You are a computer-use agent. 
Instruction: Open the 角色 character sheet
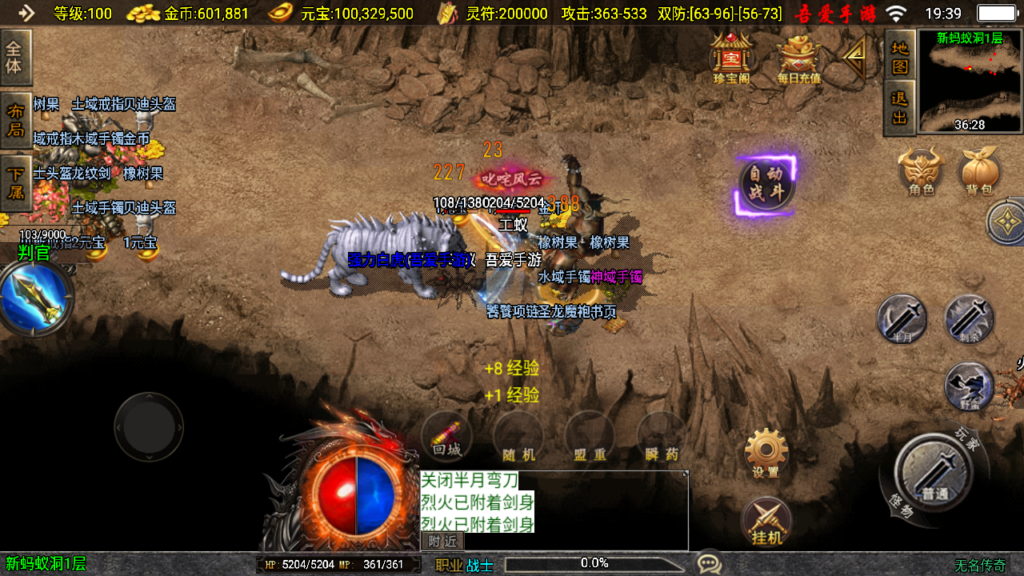point(920,170)
